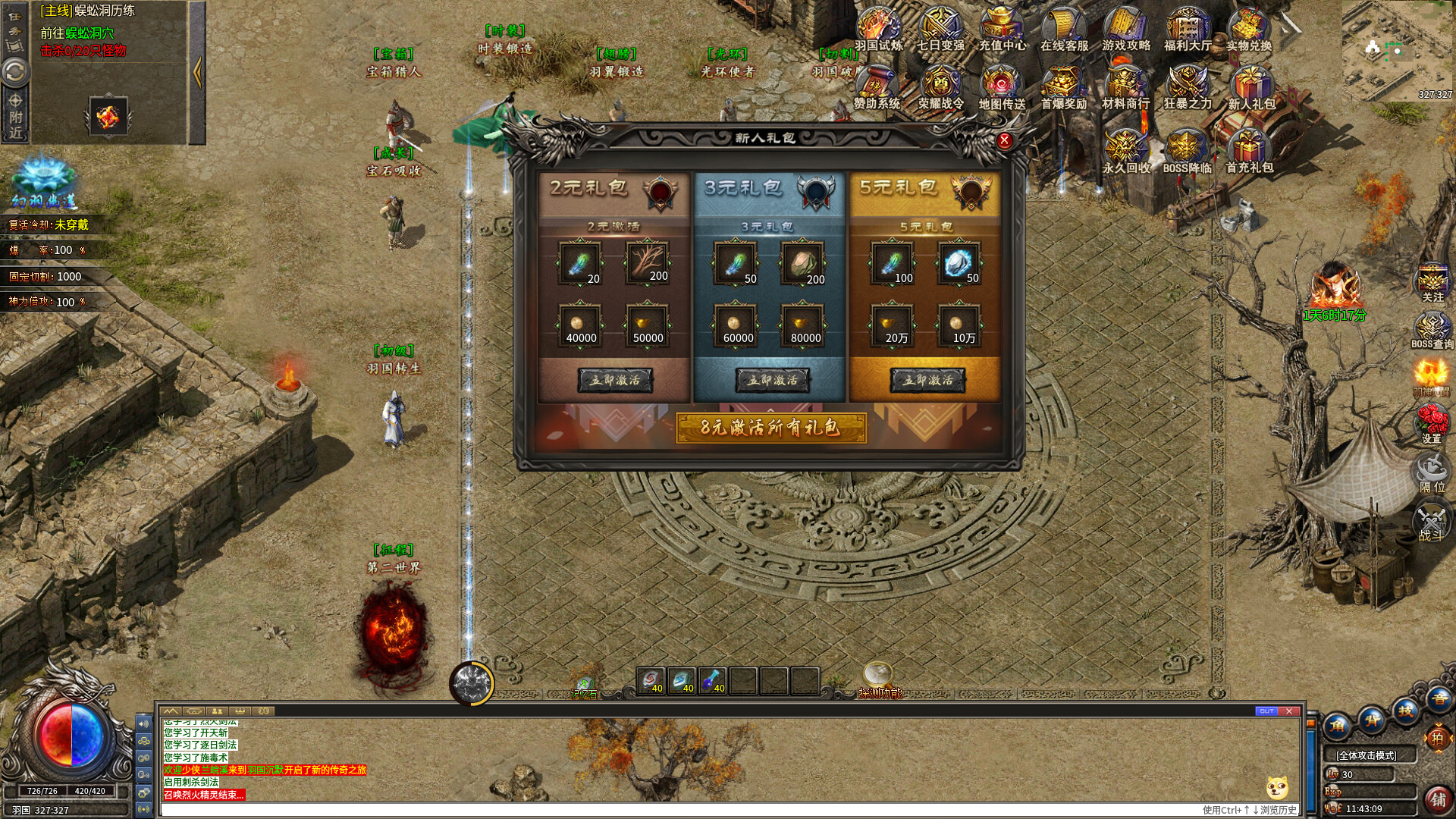
Task: Click the minimap in the corner
Action: point(1397,50)
